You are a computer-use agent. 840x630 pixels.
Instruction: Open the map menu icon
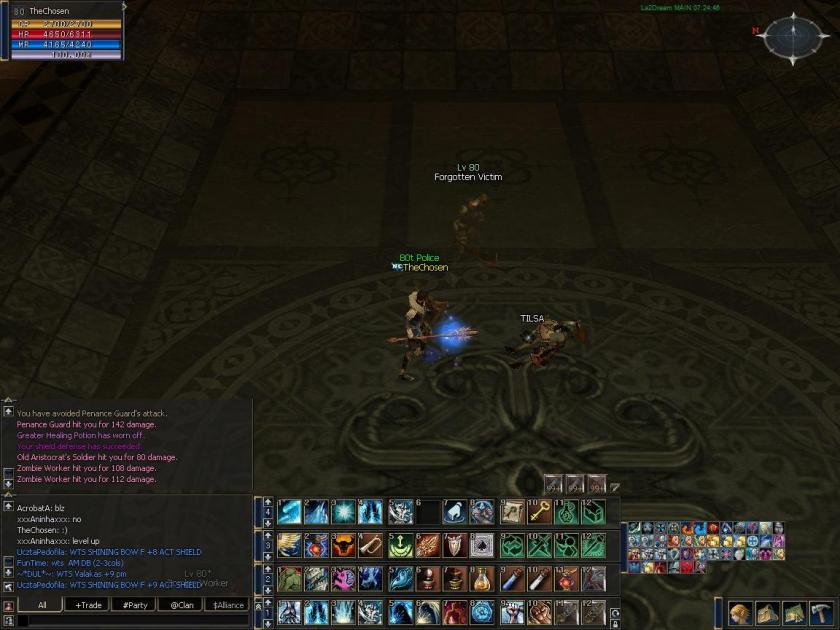coord(794,613)
